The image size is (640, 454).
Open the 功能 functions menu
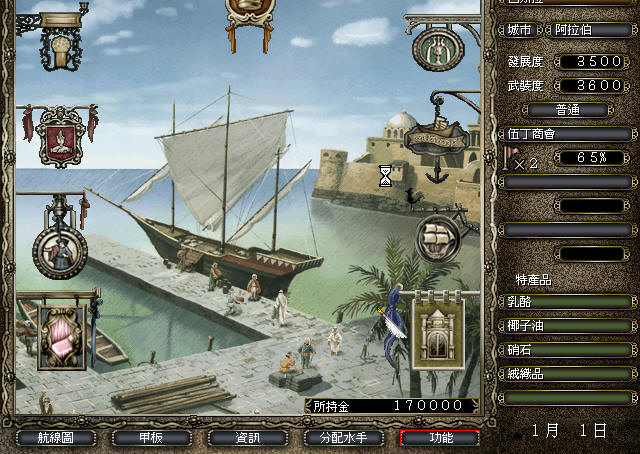click(439, 438)
